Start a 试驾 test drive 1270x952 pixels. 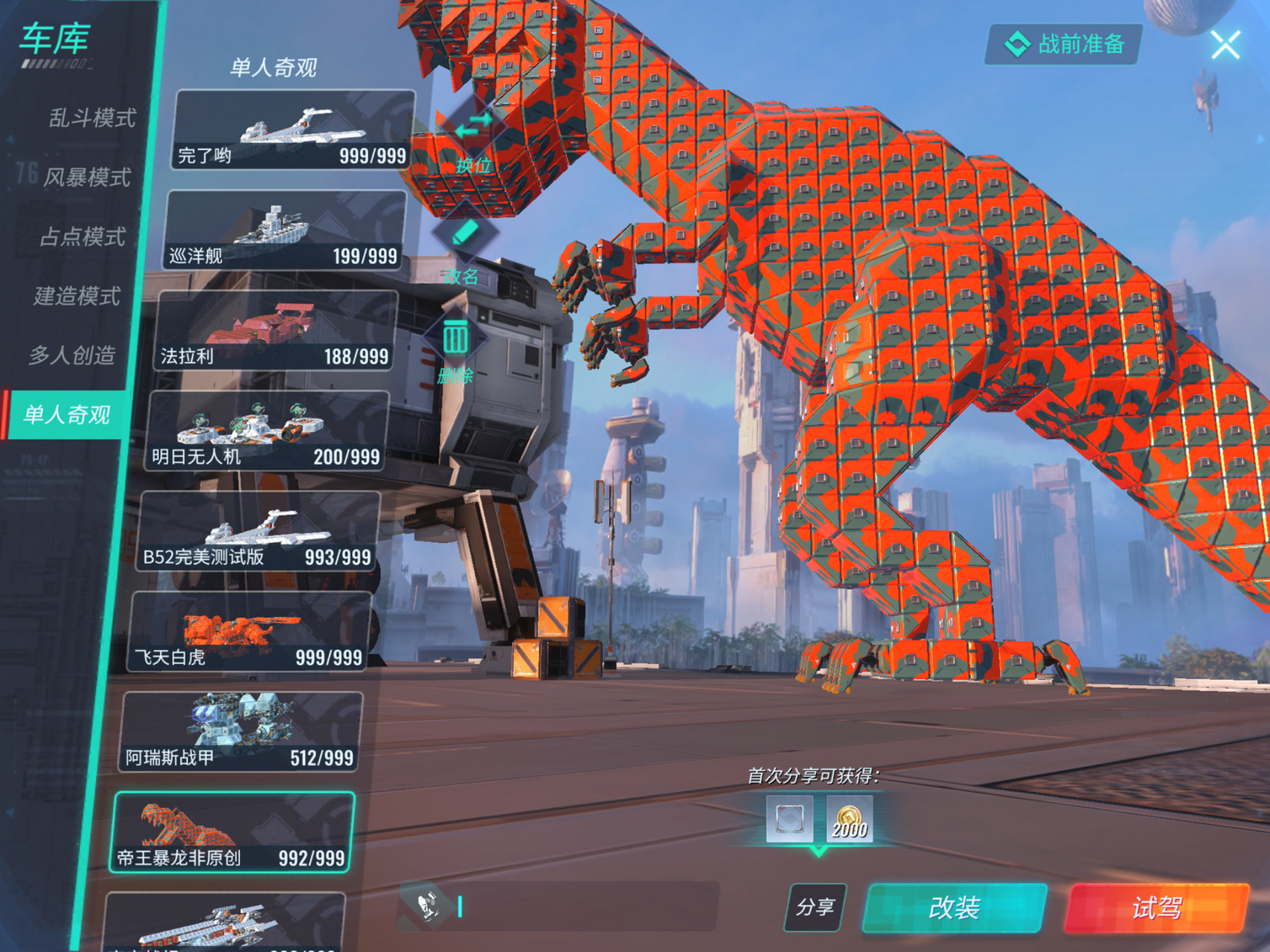pos(1157,907)
